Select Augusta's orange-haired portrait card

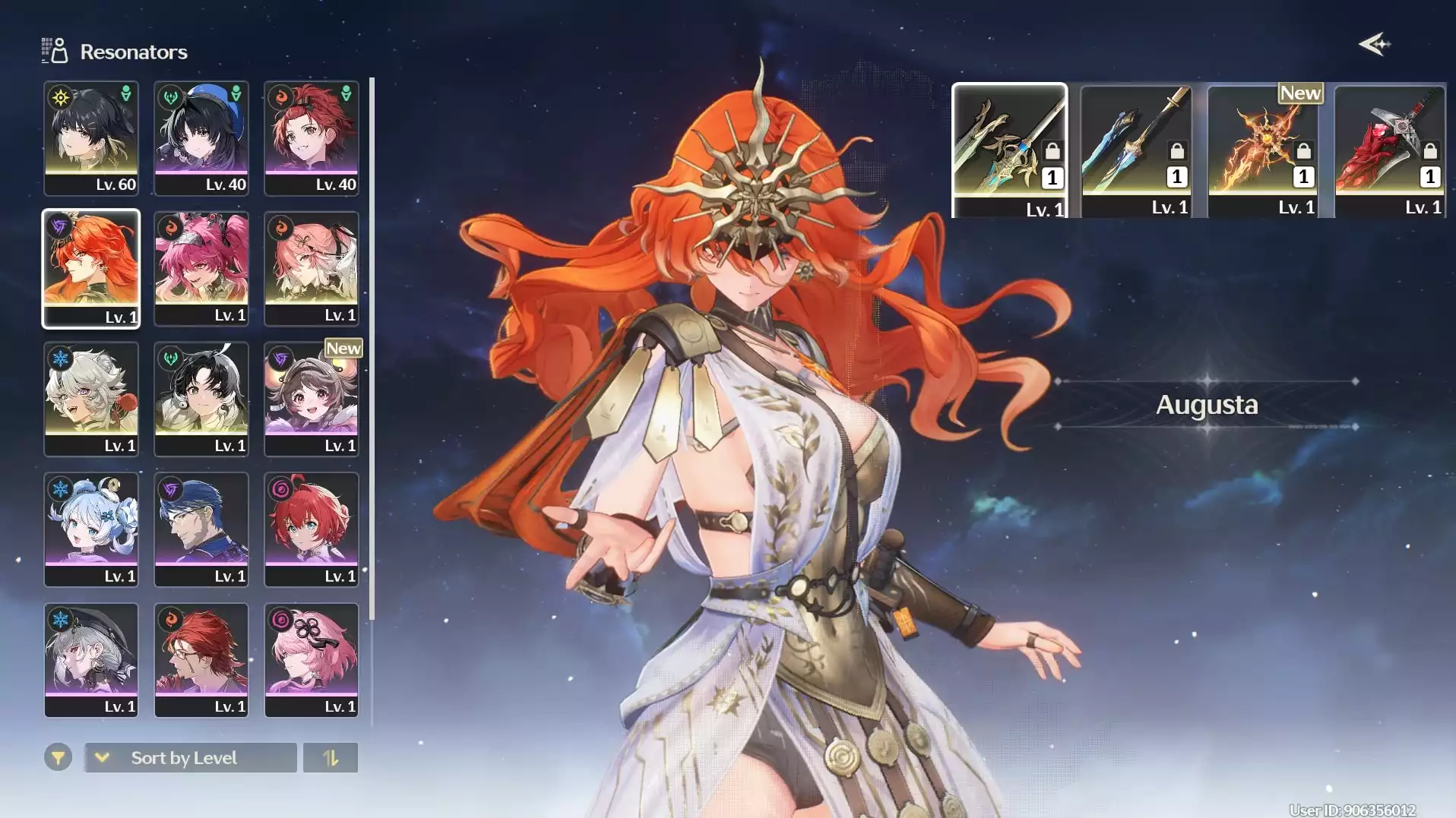coord(91,268)
